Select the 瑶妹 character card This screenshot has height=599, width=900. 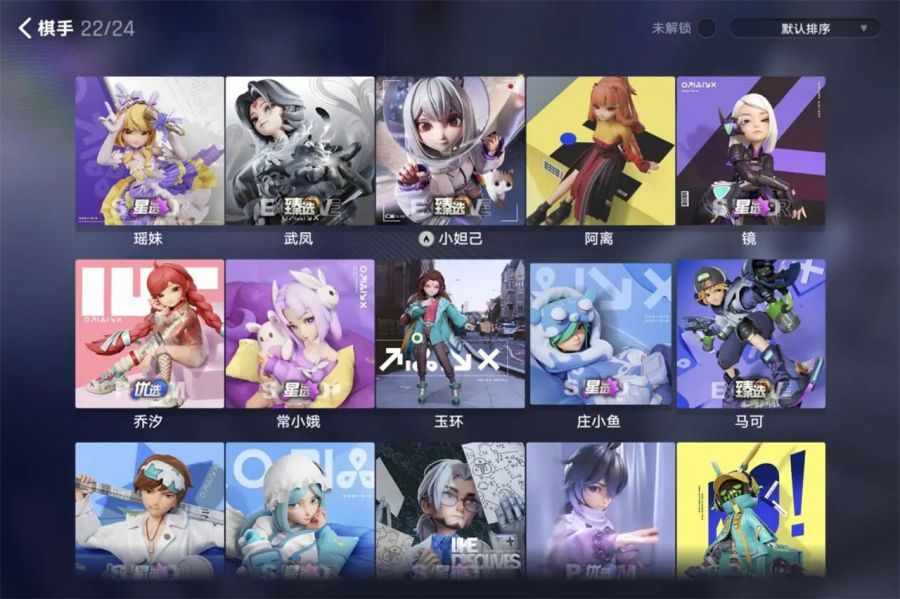point(150,151)
